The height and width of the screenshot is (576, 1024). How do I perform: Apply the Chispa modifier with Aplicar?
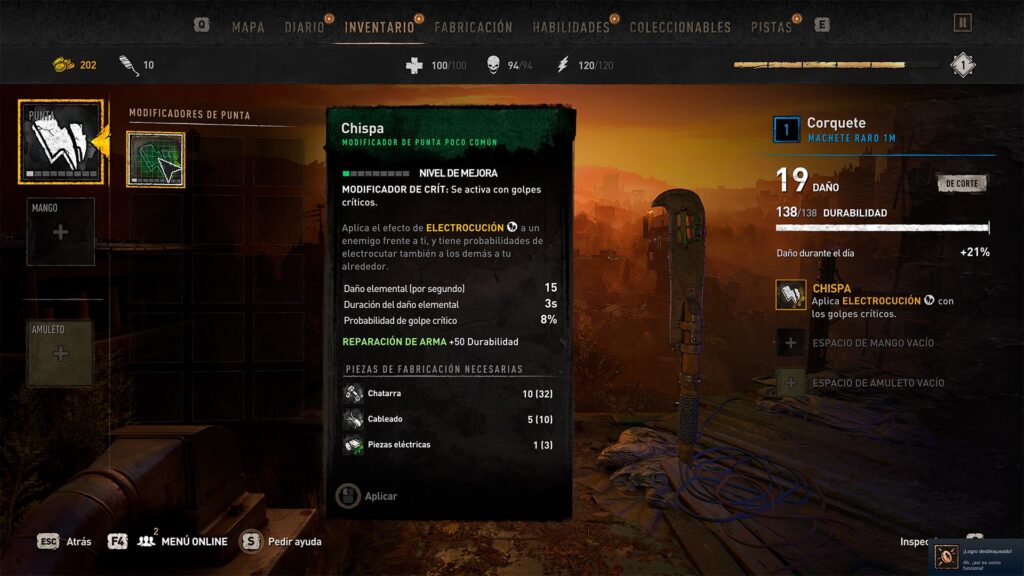point(368,496)
